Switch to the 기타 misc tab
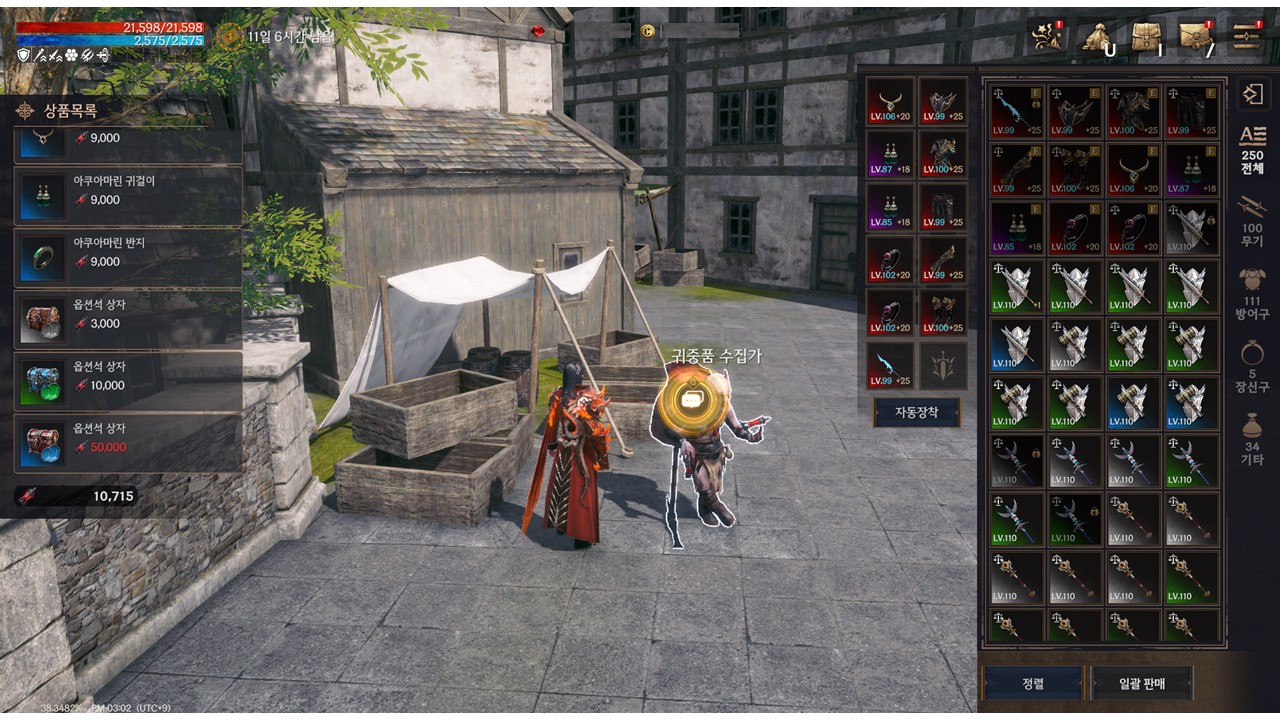Image resolution: width=1280 pixels, height=720 pixels. point(1252,438)
